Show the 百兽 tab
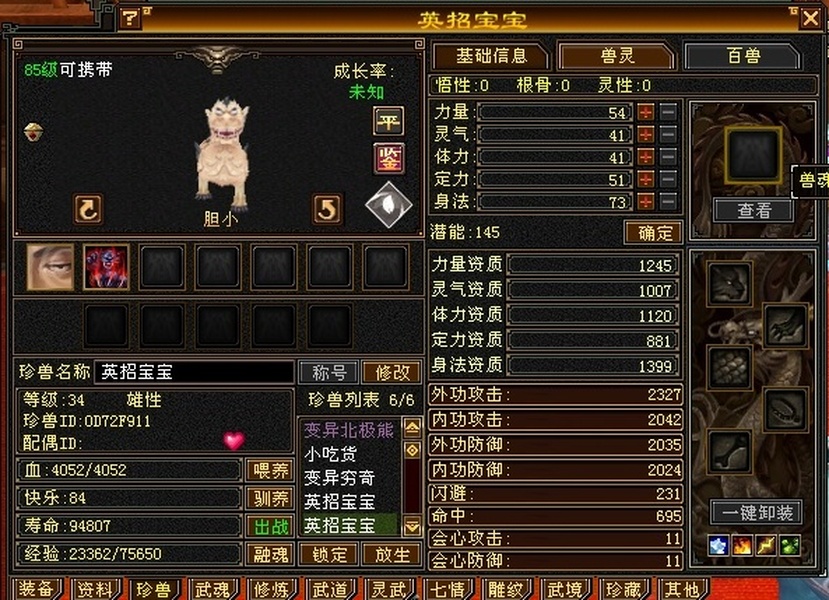The height and width of the screenshot is (600, 829). [x=743, y=56]
